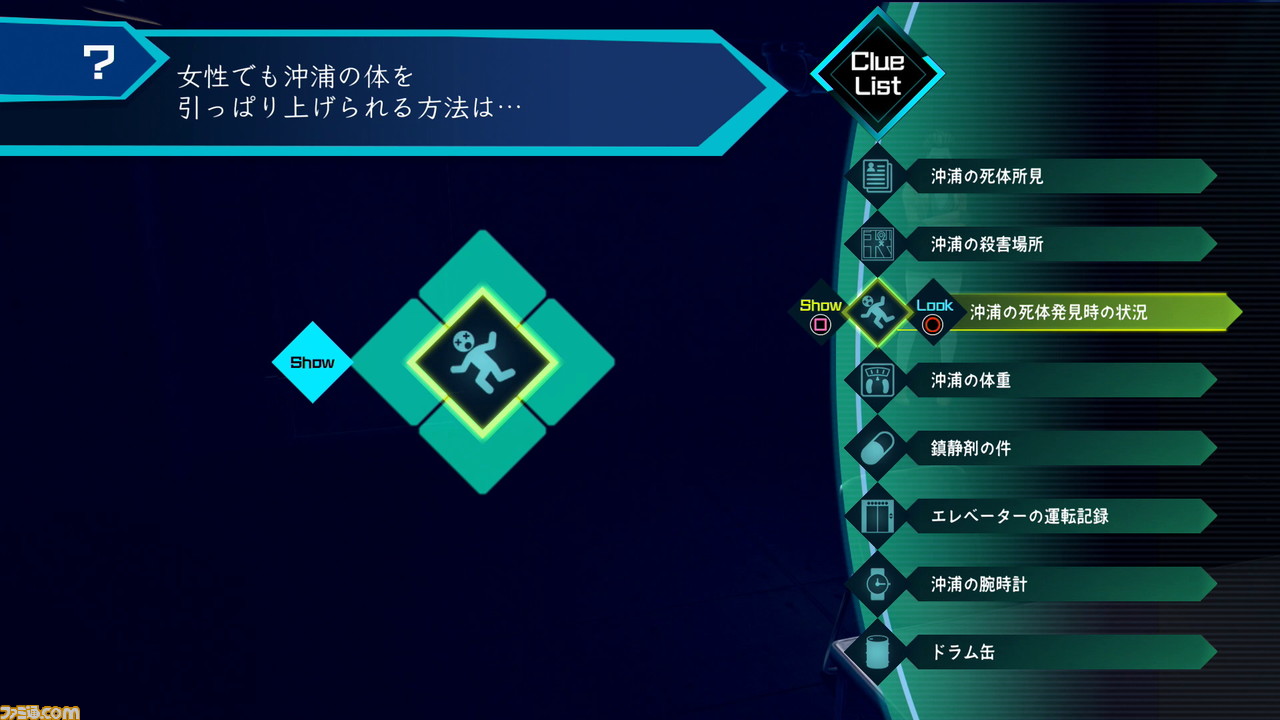Viewport: 1280px width, 720px height.
Task: Select the weight scale icon for 沖浦の体重
Action: (x=878, y=380)
